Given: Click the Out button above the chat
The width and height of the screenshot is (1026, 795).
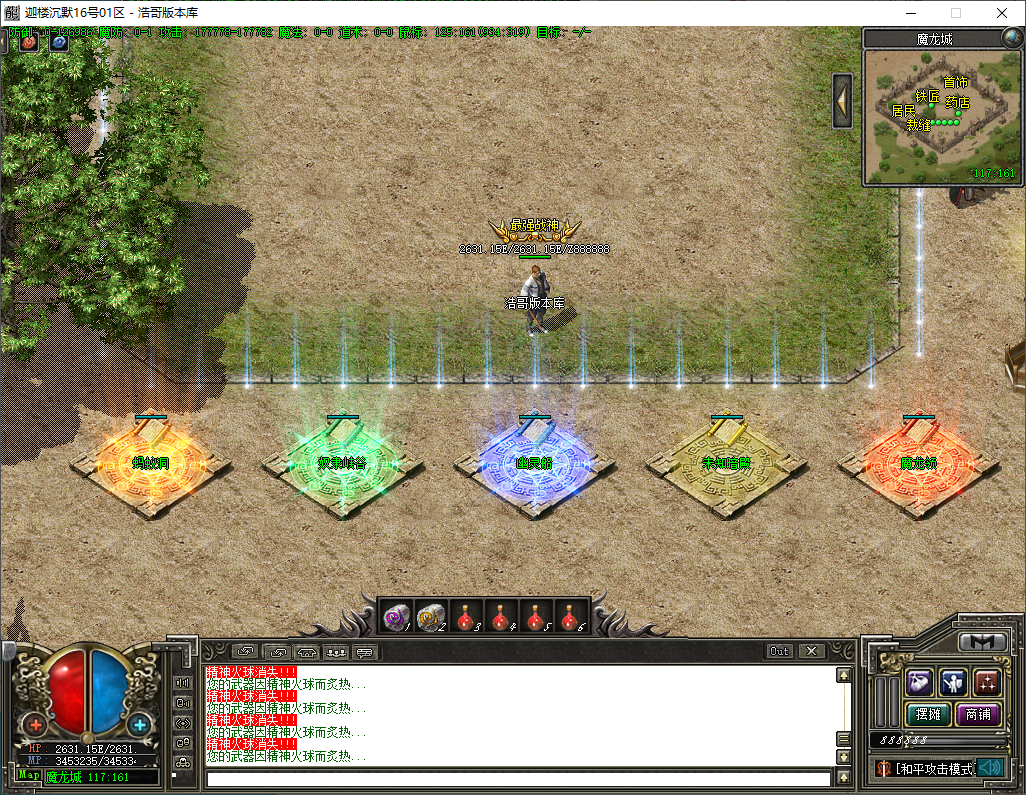Looking at the screenshot, I should (x=779, y=651).
